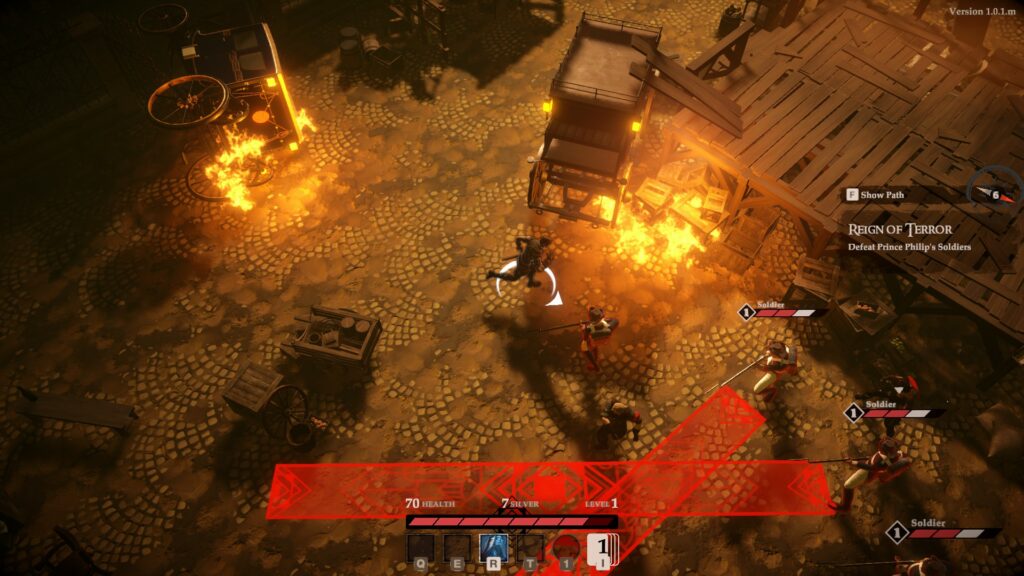Viewport: 1024px width, 576px height.
Task: Select the white card stack showing 1
Action: pyautogui.click(x=604, y=549)
